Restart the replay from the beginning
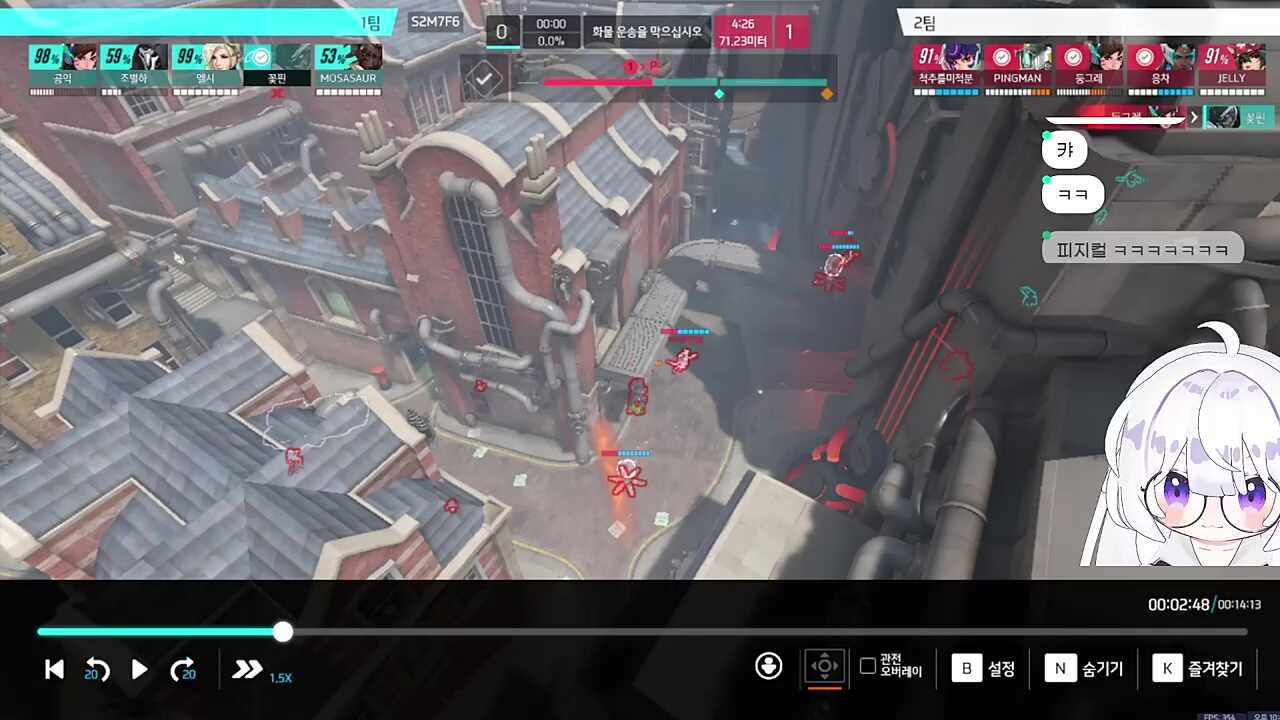This screenshot has width=1280, height=720. coord(55,670)
